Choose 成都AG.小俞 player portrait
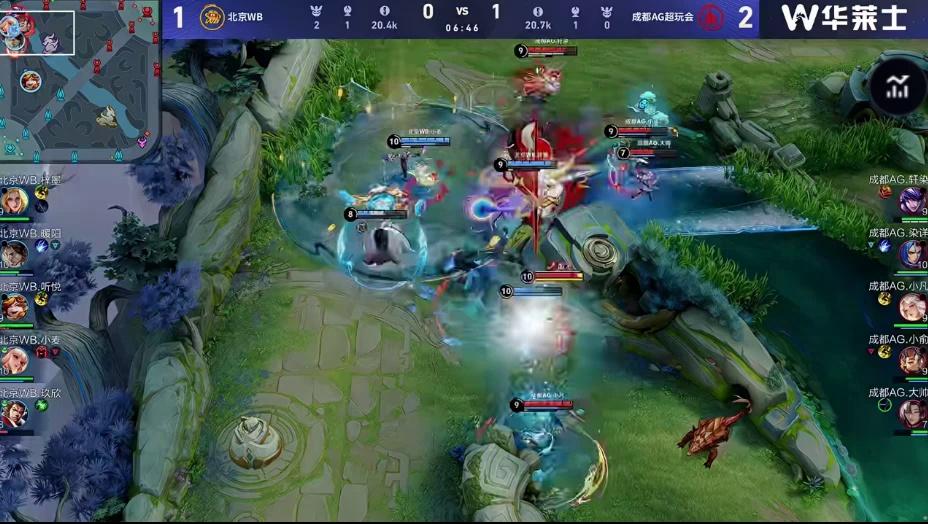This screenshot has height=524, width=928. coord(913,360)
